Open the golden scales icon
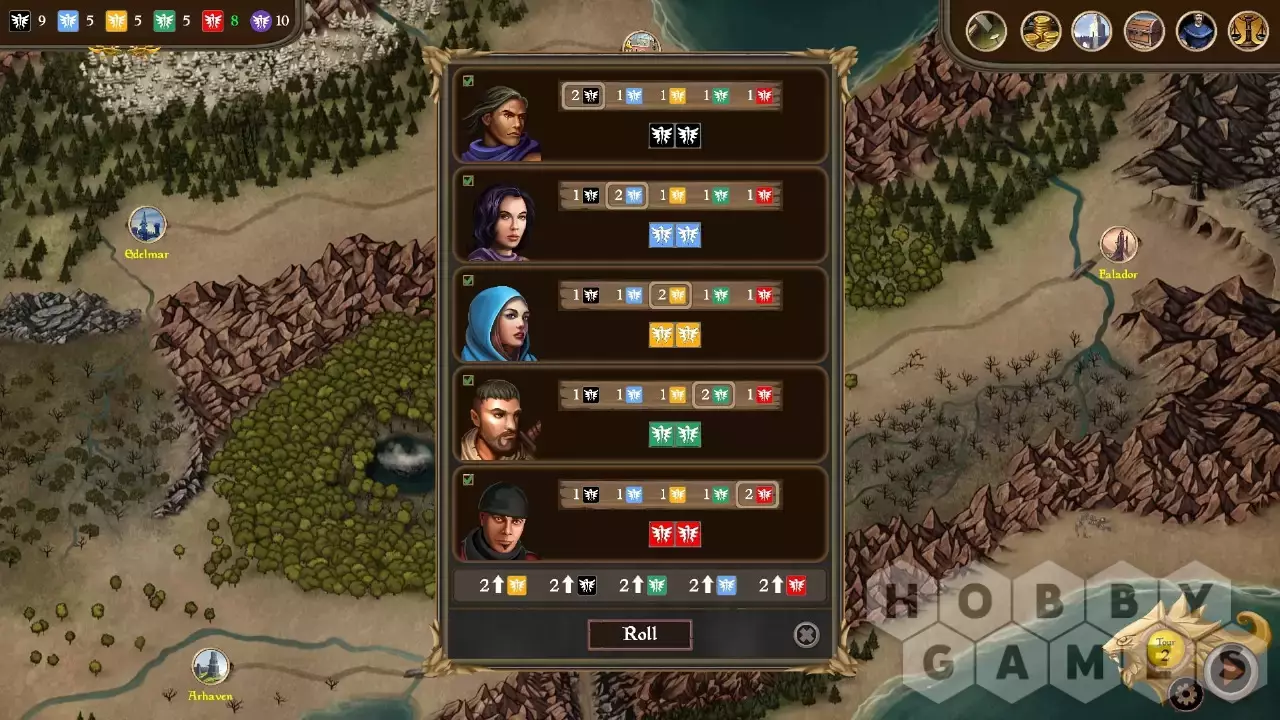Image resolution: width=1280 pixels, height=720 pixels. [1248, 30]
